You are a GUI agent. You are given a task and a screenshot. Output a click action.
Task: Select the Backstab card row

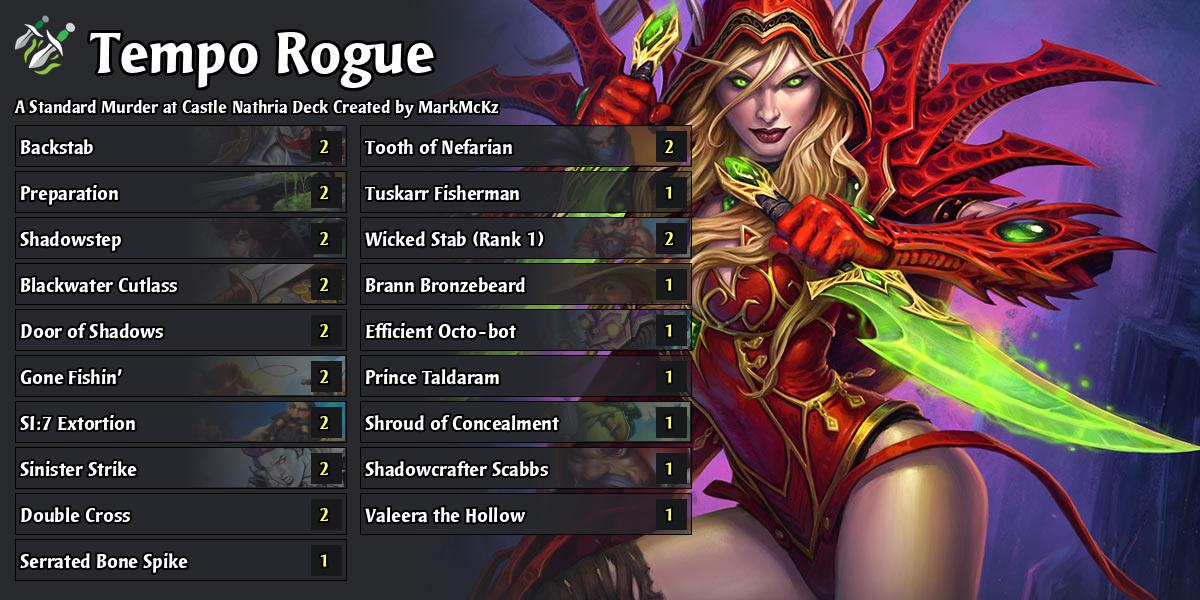click(x=180, y=148)
